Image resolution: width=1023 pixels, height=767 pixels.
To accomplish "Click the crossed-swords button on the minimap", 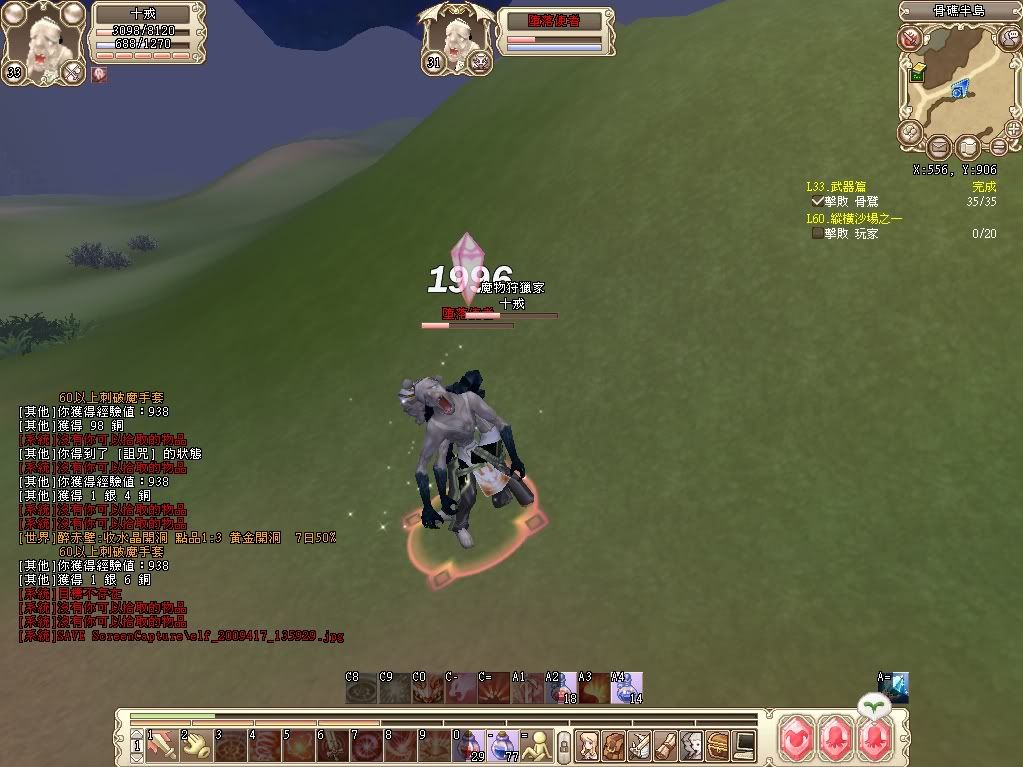I will click(x=909, y=39).
